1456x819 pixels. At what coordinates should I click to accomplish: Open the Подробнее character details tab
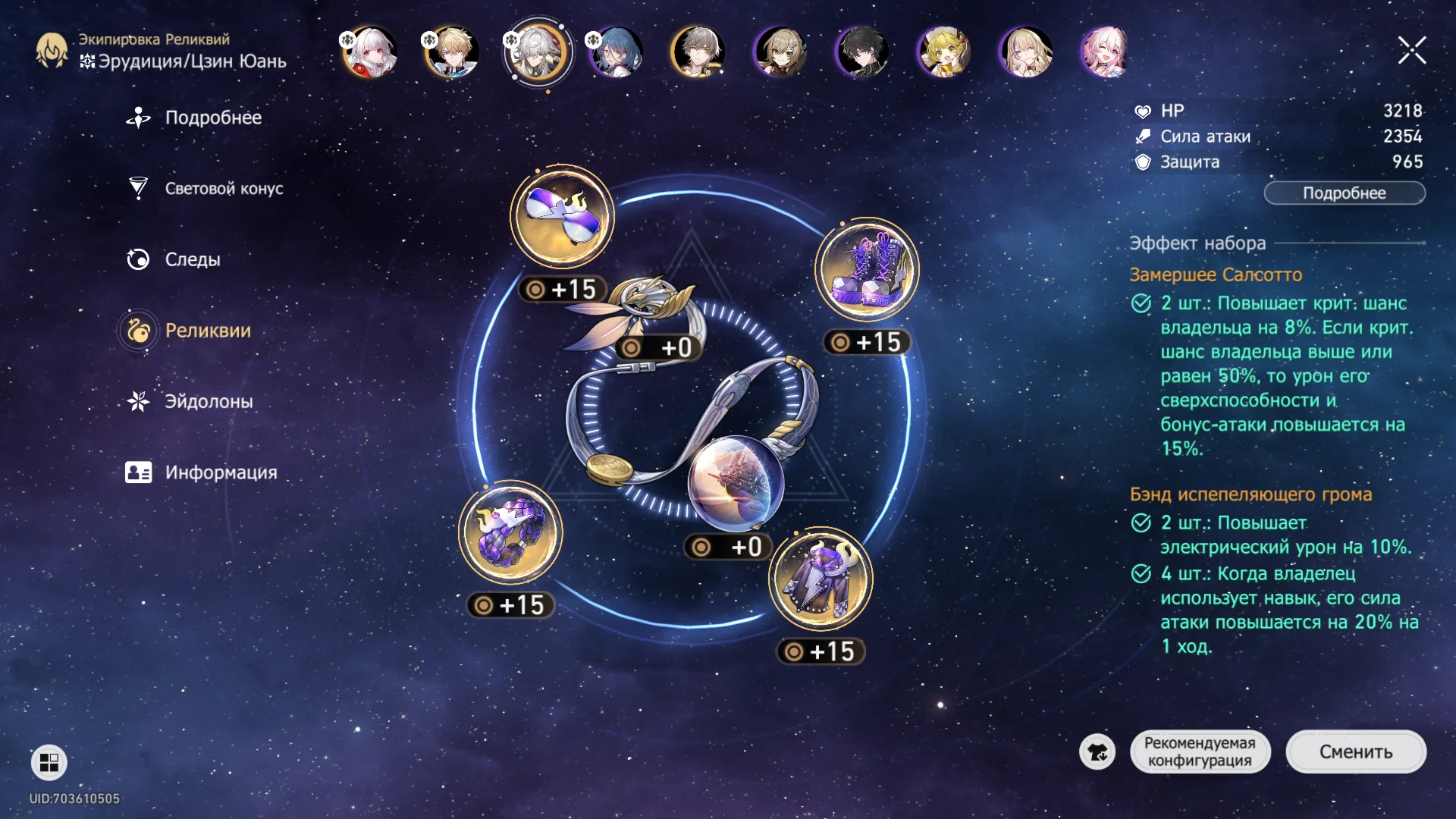pos(212,118)
